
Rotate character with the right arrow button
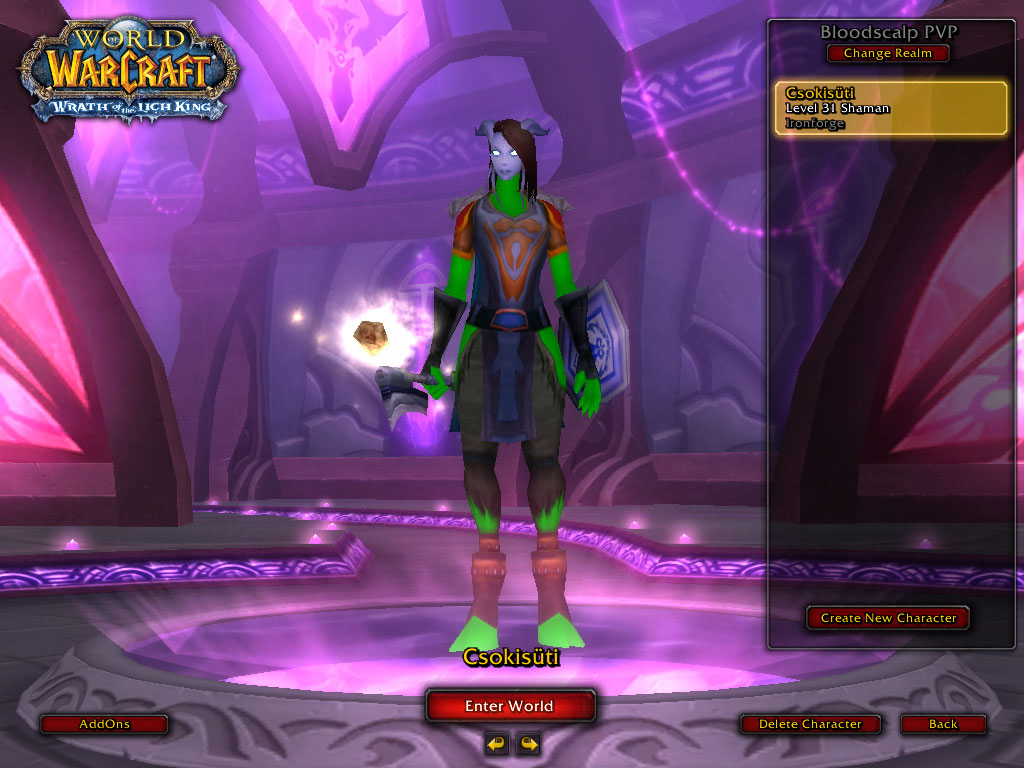528,743
